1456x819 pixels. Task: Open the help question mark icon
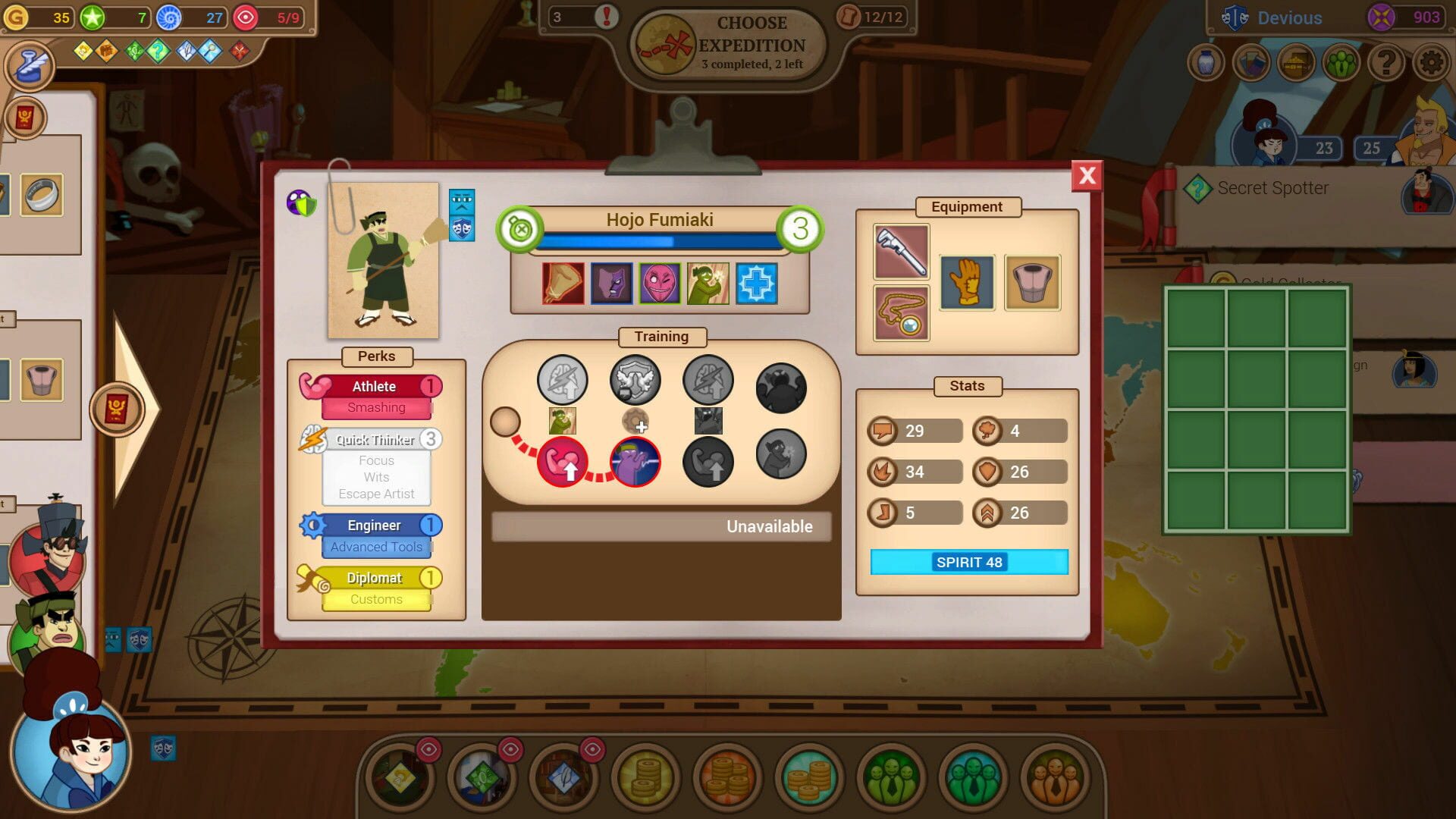(x=1387, y=62)
